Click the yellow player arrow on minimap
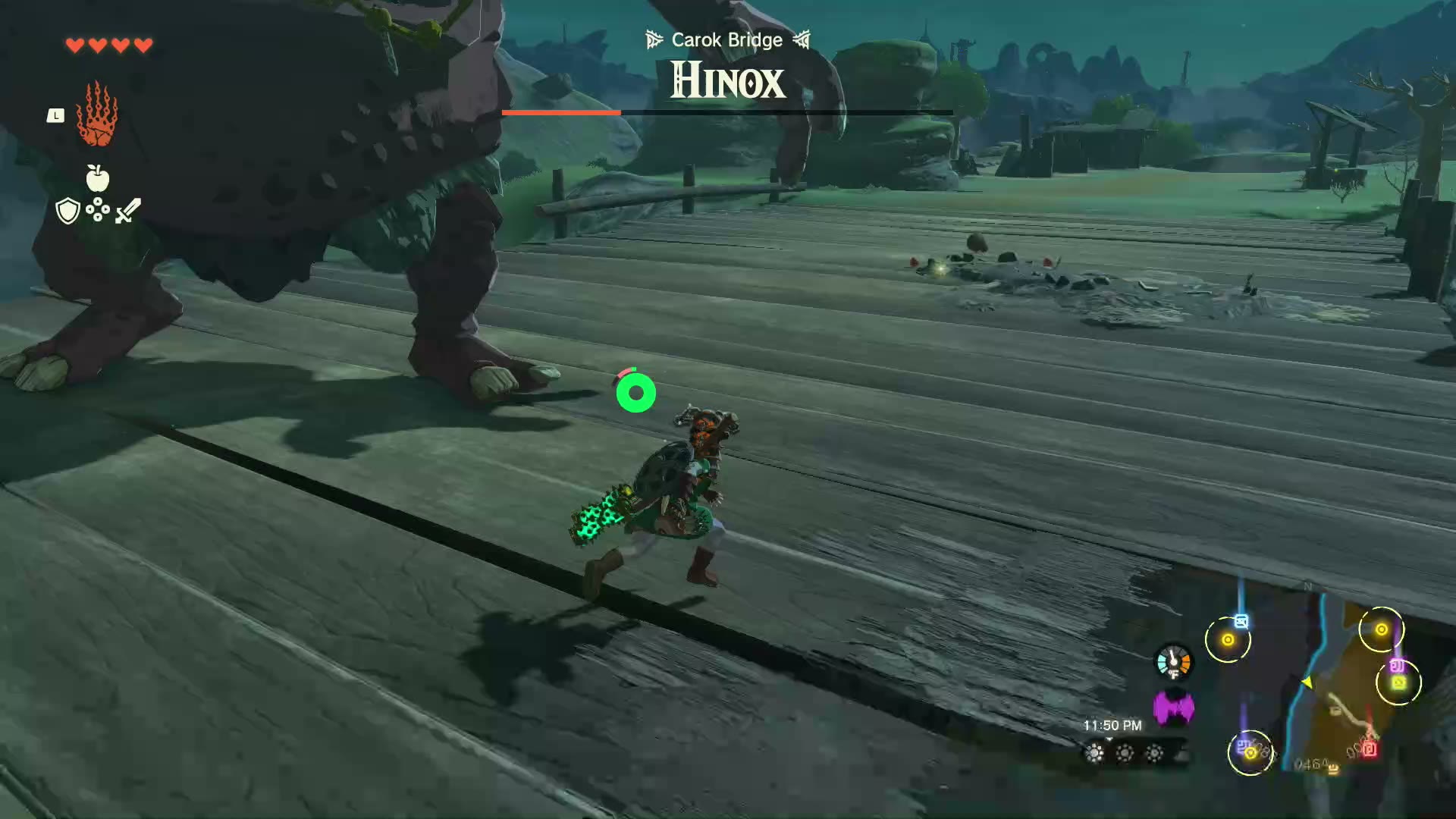 [1307, 682]
